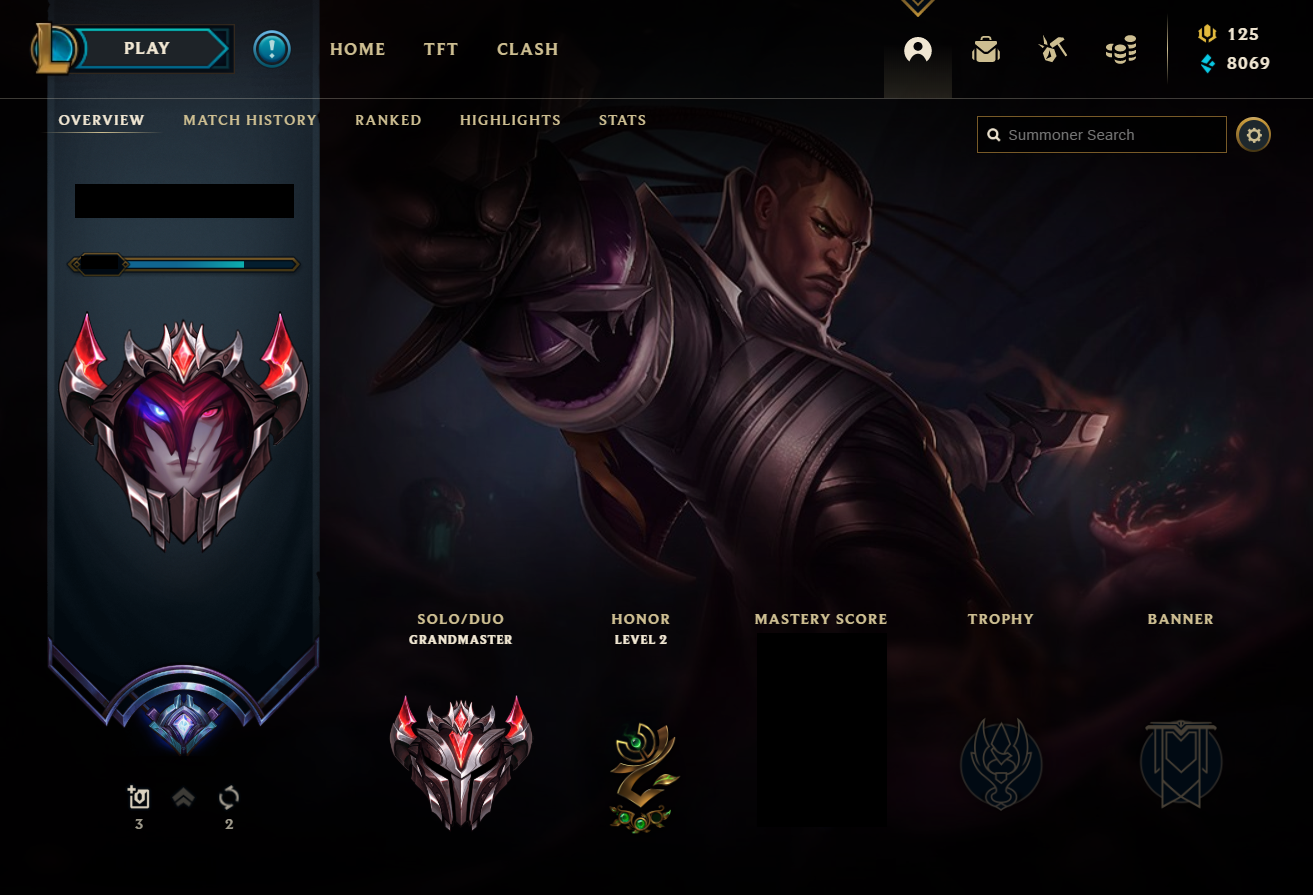Click the blue exclamation alert icon

pyautogui.click(x=271, y=49)
